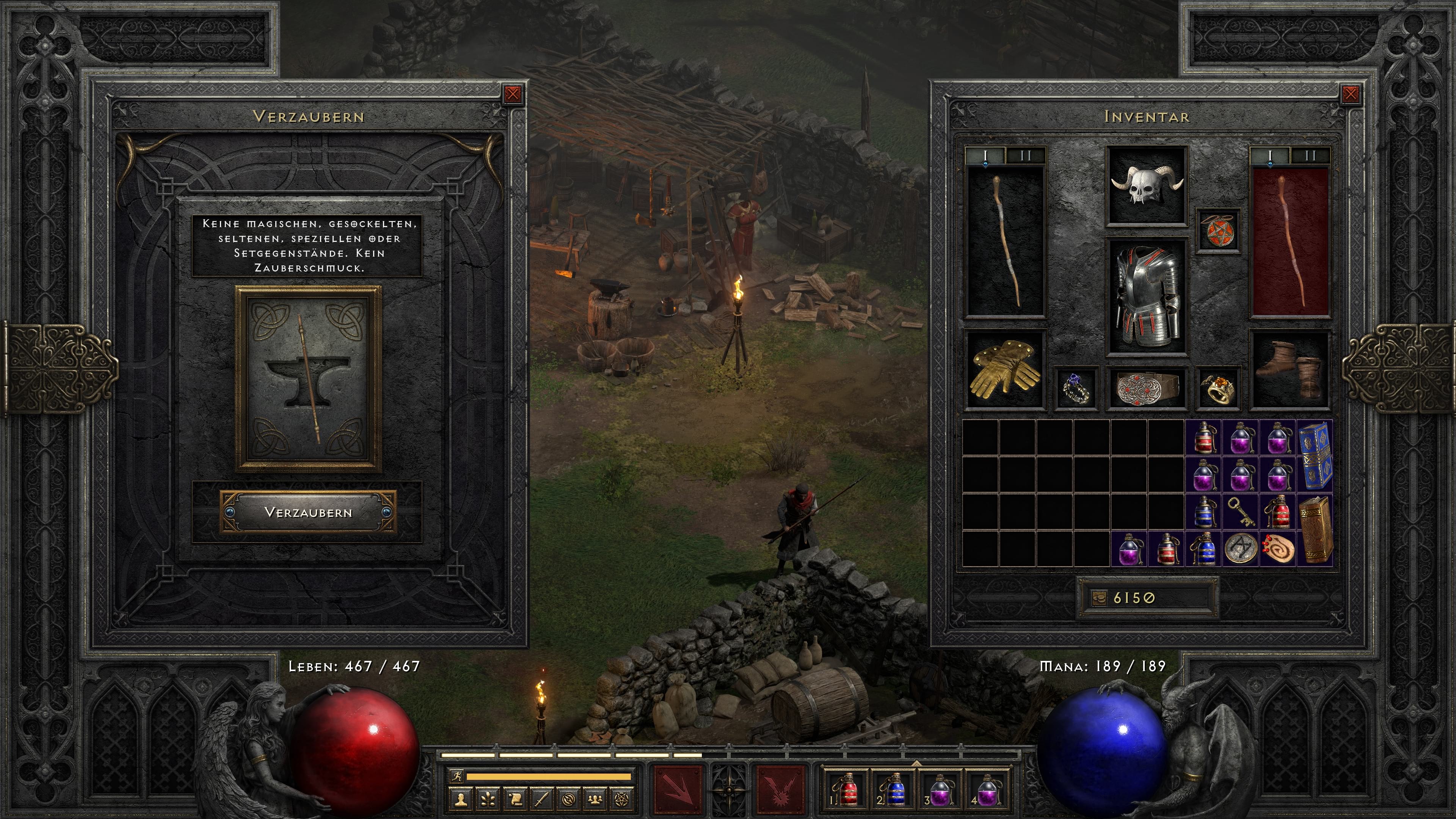Image resolution: width=1456 pixels, height=819 pixels.
Task: Select the rune stone in inventory
Action: click(x=1241, y=548)
